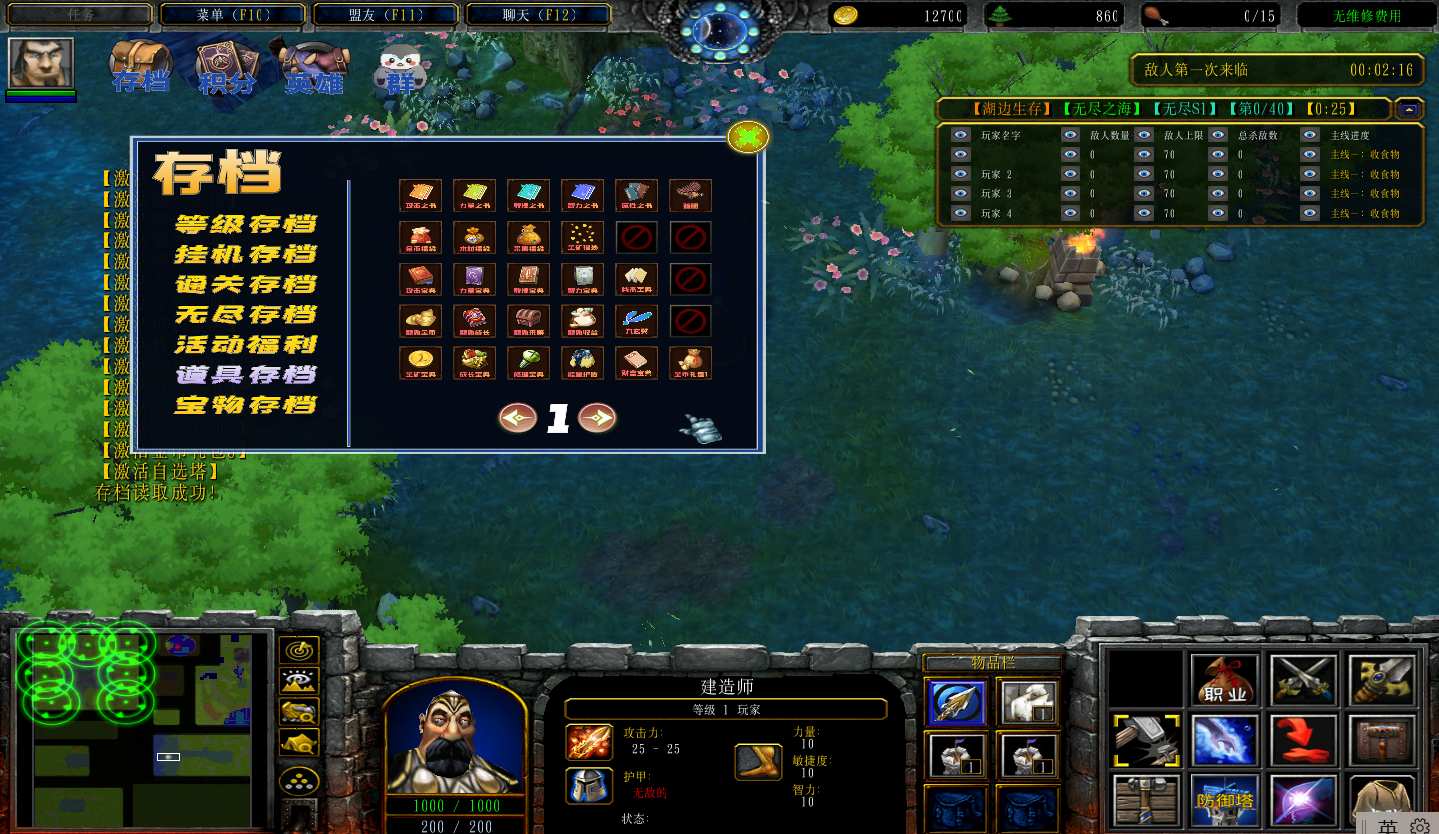Go to the next item page
This screenshot has width=1439, height=834.
click(x=597, y=417)
